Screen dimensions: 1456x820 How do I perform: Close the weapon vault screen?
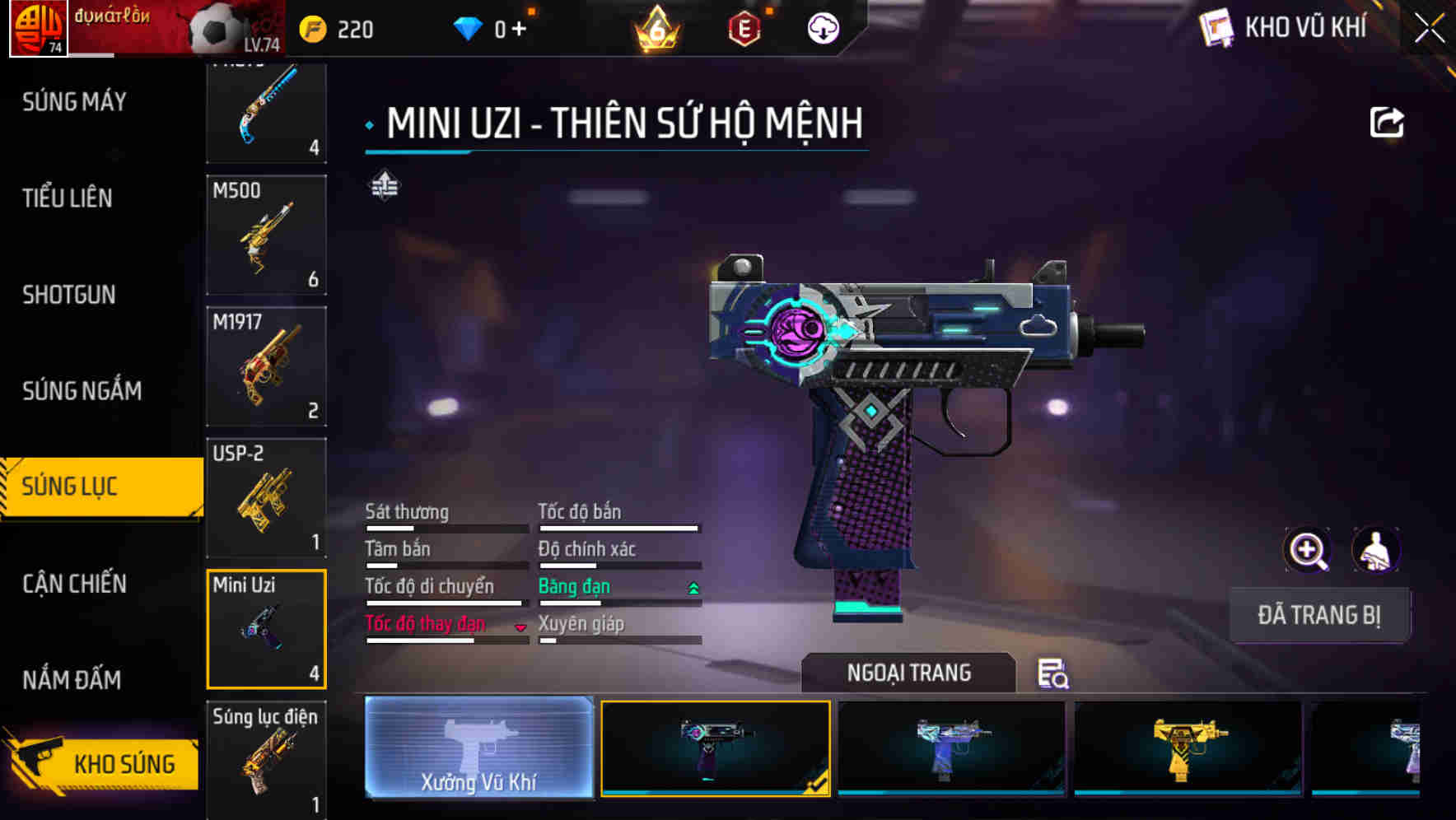coord(1430,29)
